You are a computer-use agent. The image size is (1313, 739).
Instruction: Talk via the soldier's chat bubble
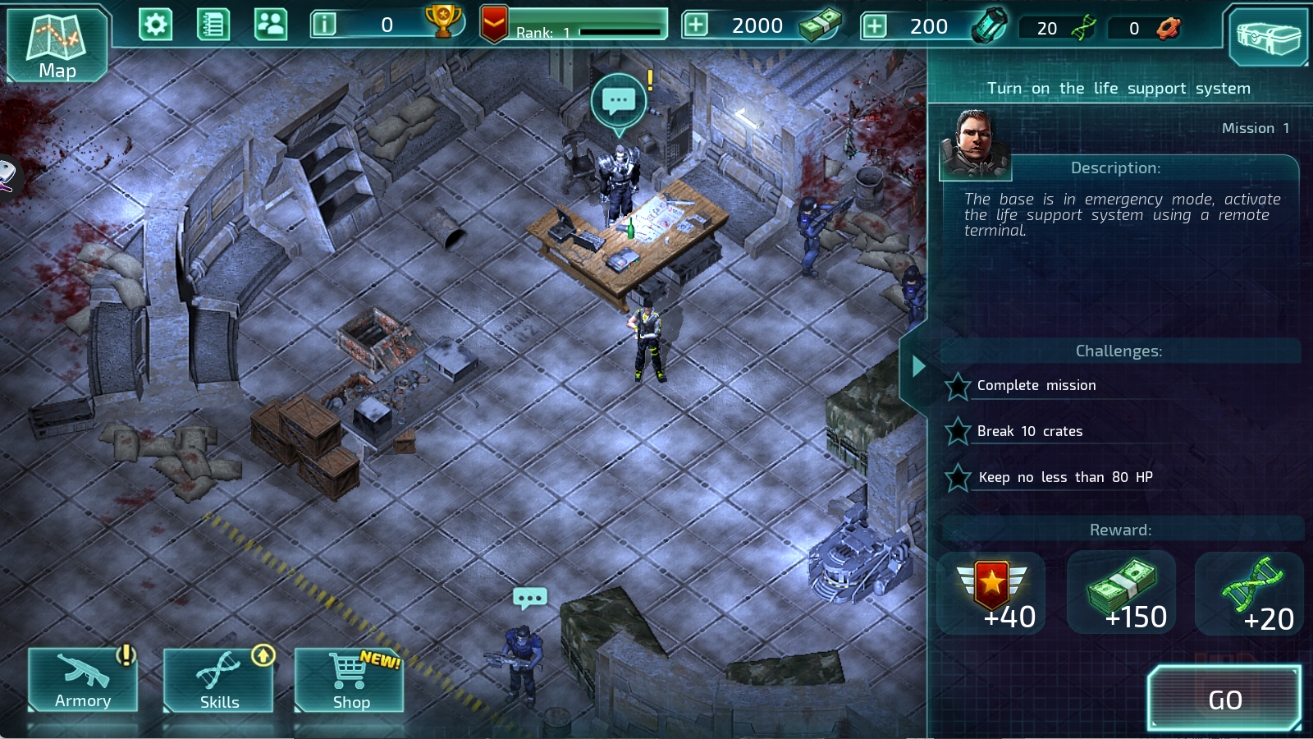(530, 599)
